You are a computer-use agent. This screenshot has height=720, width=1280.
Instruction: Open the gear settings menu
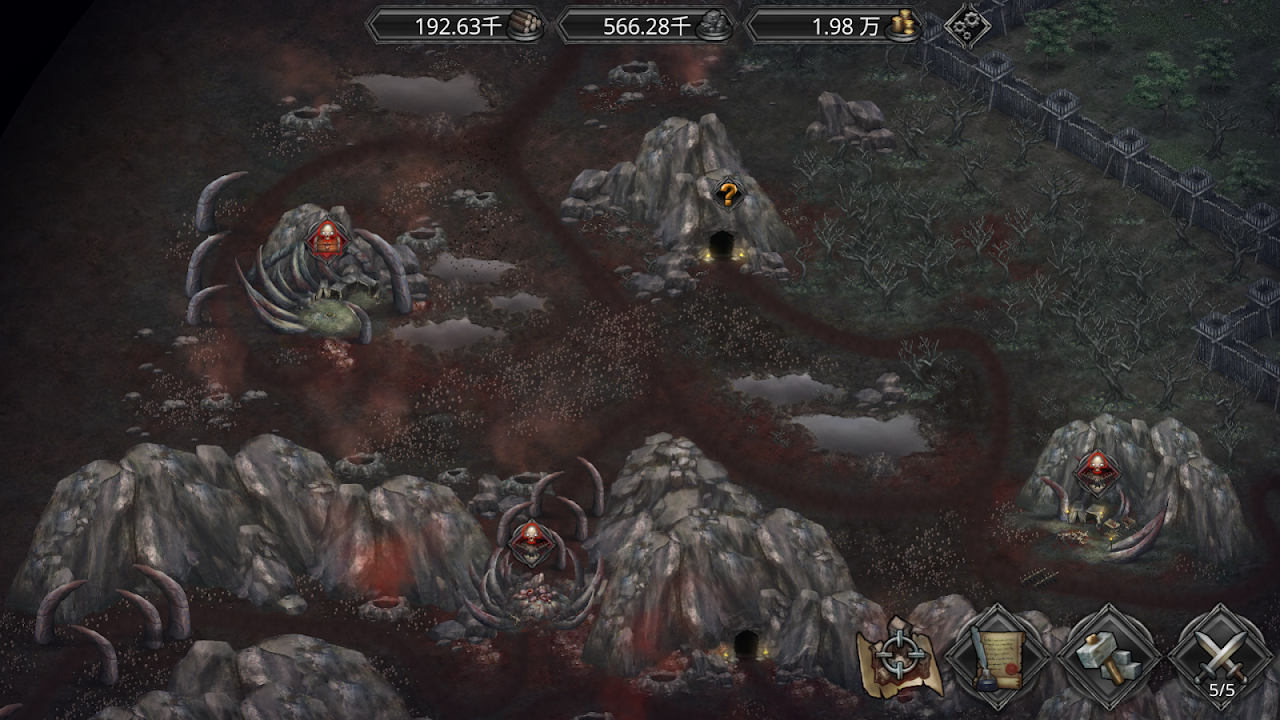[x=967, y=25]
